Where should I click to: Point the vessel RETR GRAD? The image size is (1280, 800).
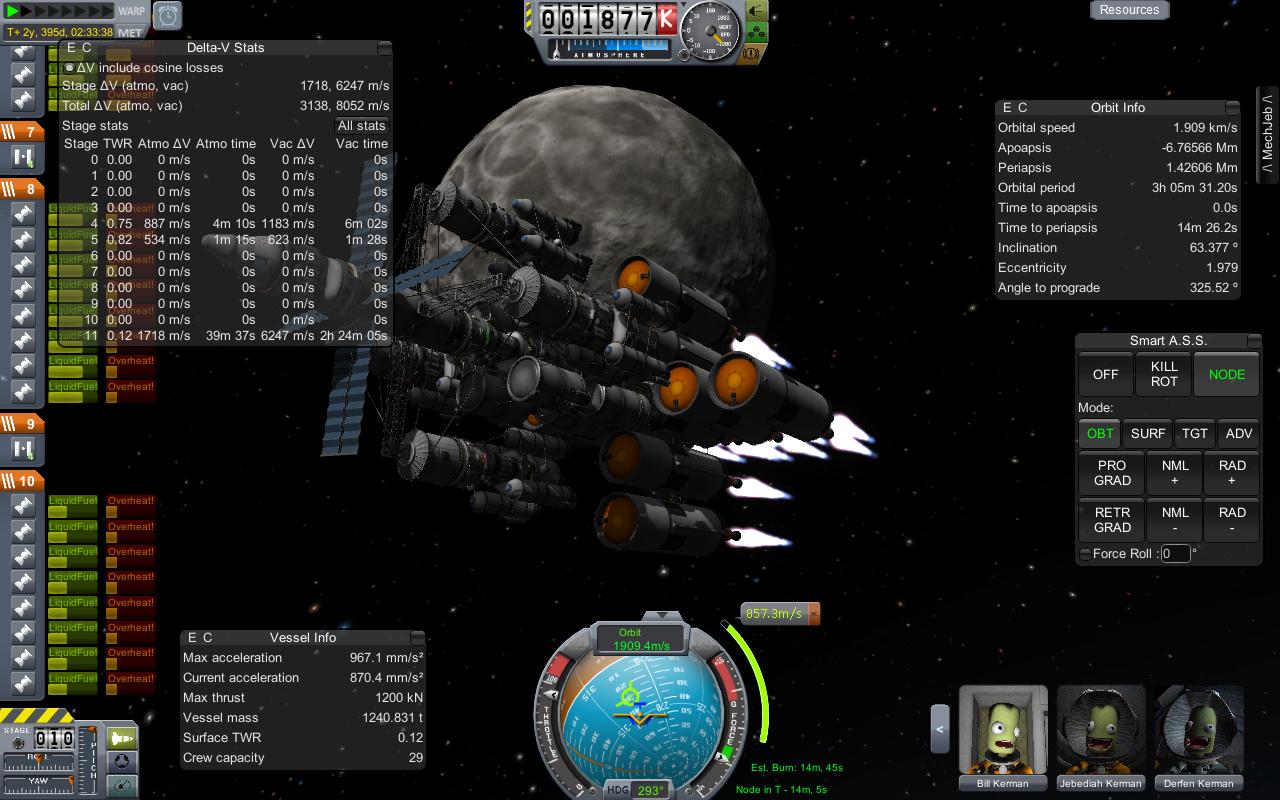(1112, 520)
